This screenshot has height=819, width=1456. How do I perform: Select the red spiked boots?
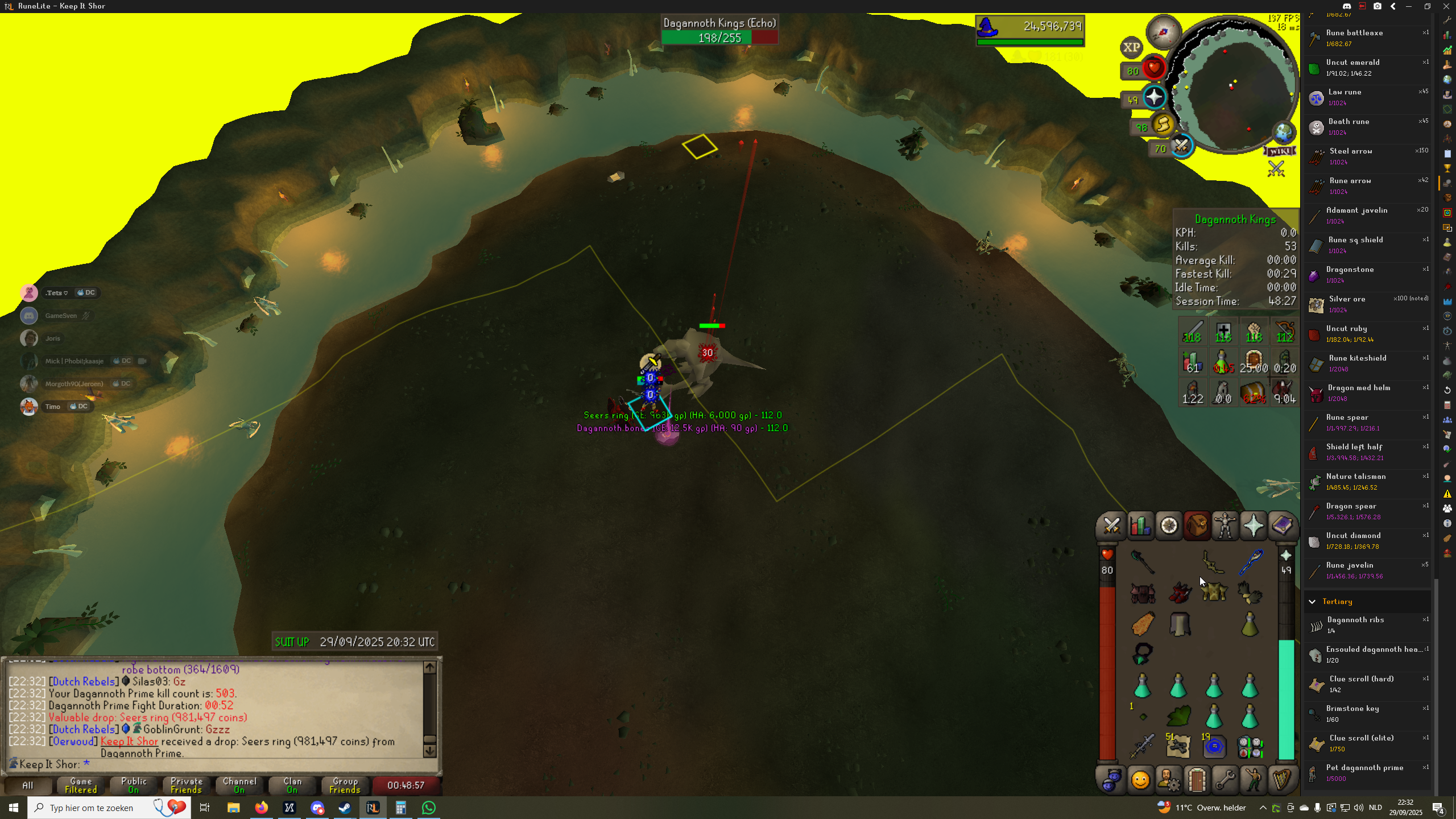click(1180, 593)
